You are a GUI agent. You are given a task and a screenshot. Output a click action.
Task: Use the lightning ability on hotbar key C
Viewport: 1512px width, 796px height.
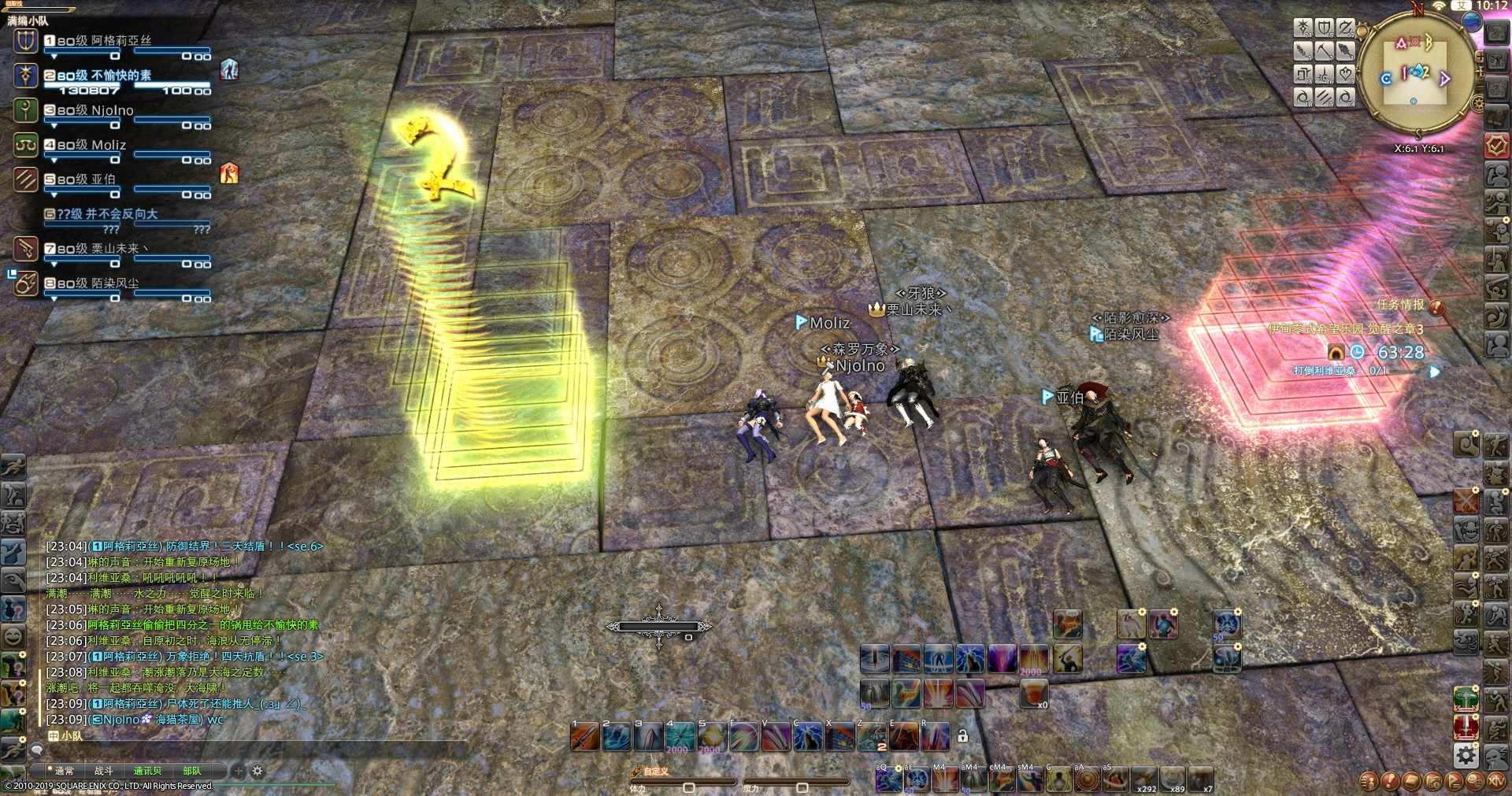click(x=807, y=737)
